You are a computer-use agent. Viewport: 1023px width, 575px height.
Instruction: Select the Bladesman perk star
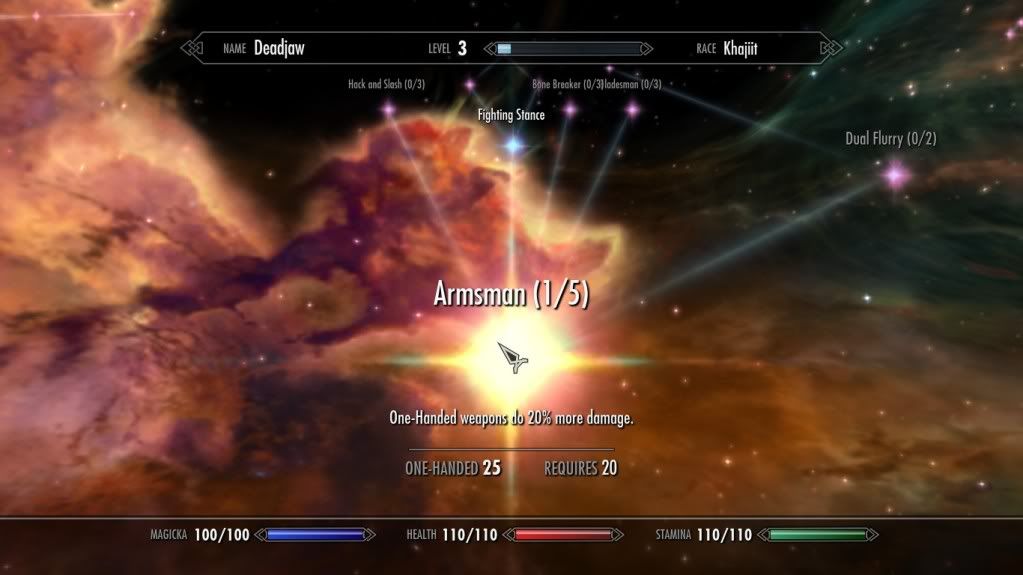click(x=631, y=109)
